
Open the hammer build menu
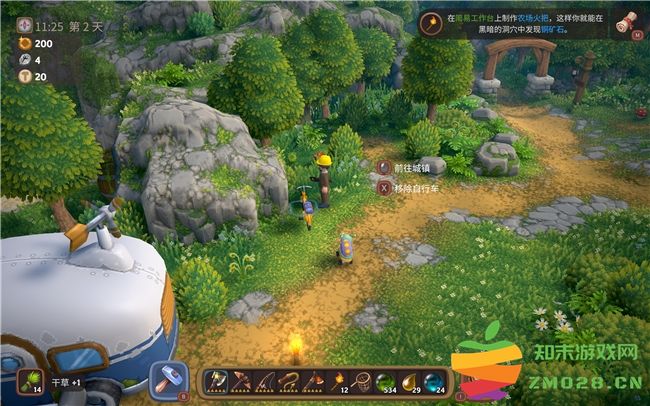168,380
